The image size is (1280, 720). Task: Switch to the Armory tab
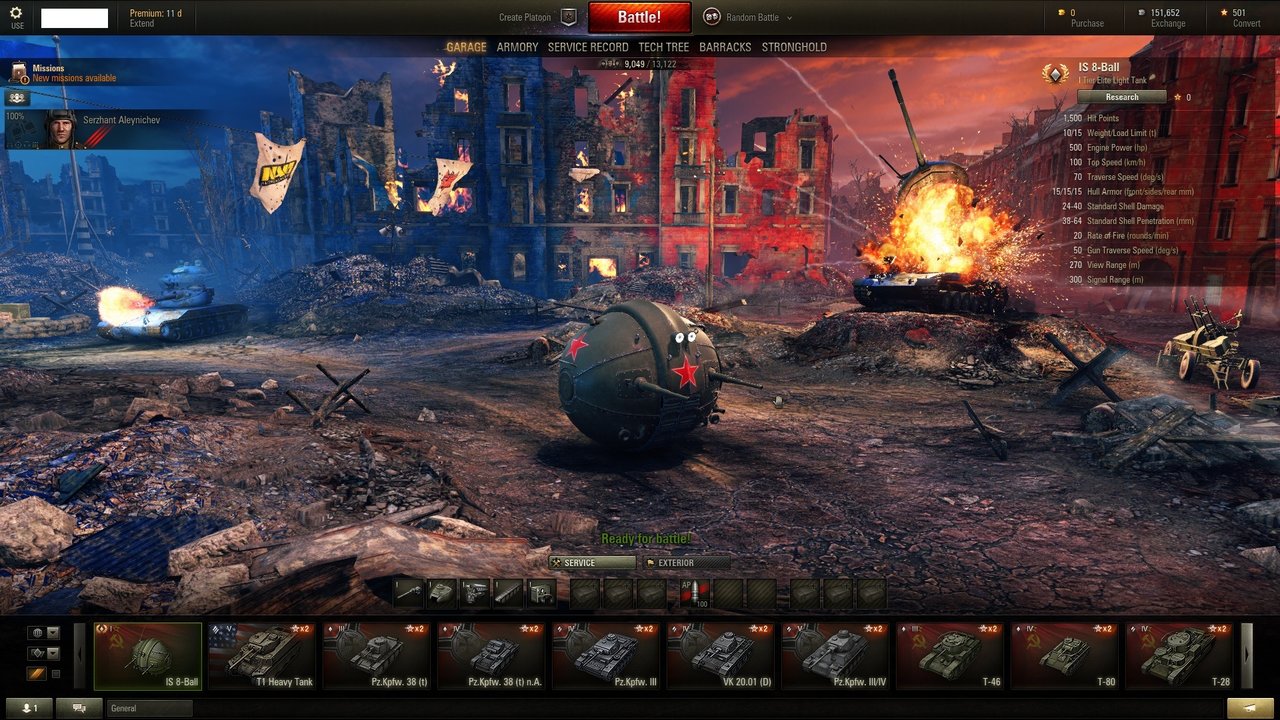[517, 47]
